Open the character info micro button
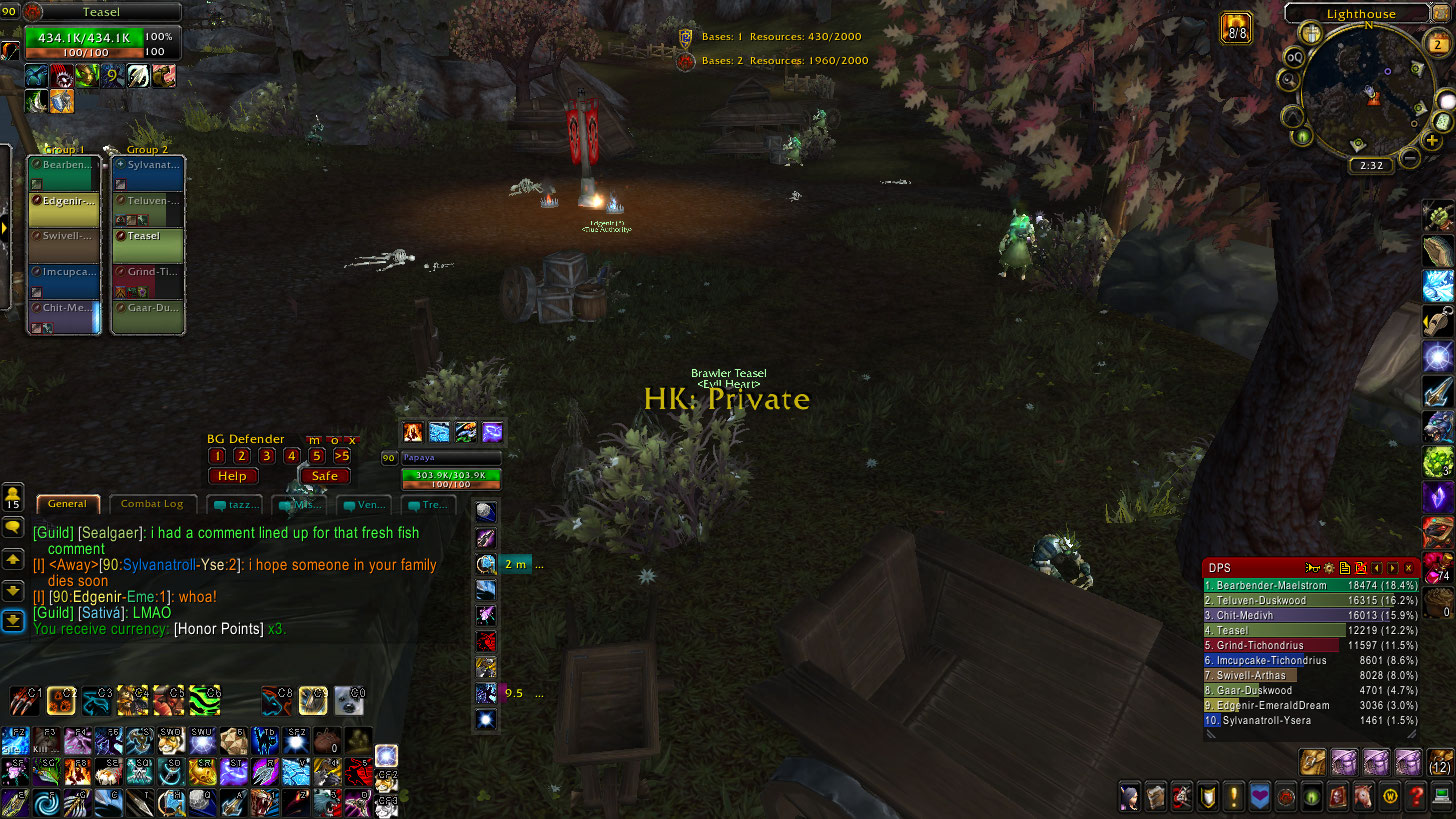This screenshot has height=819, width=1456. pos(1130,797)
